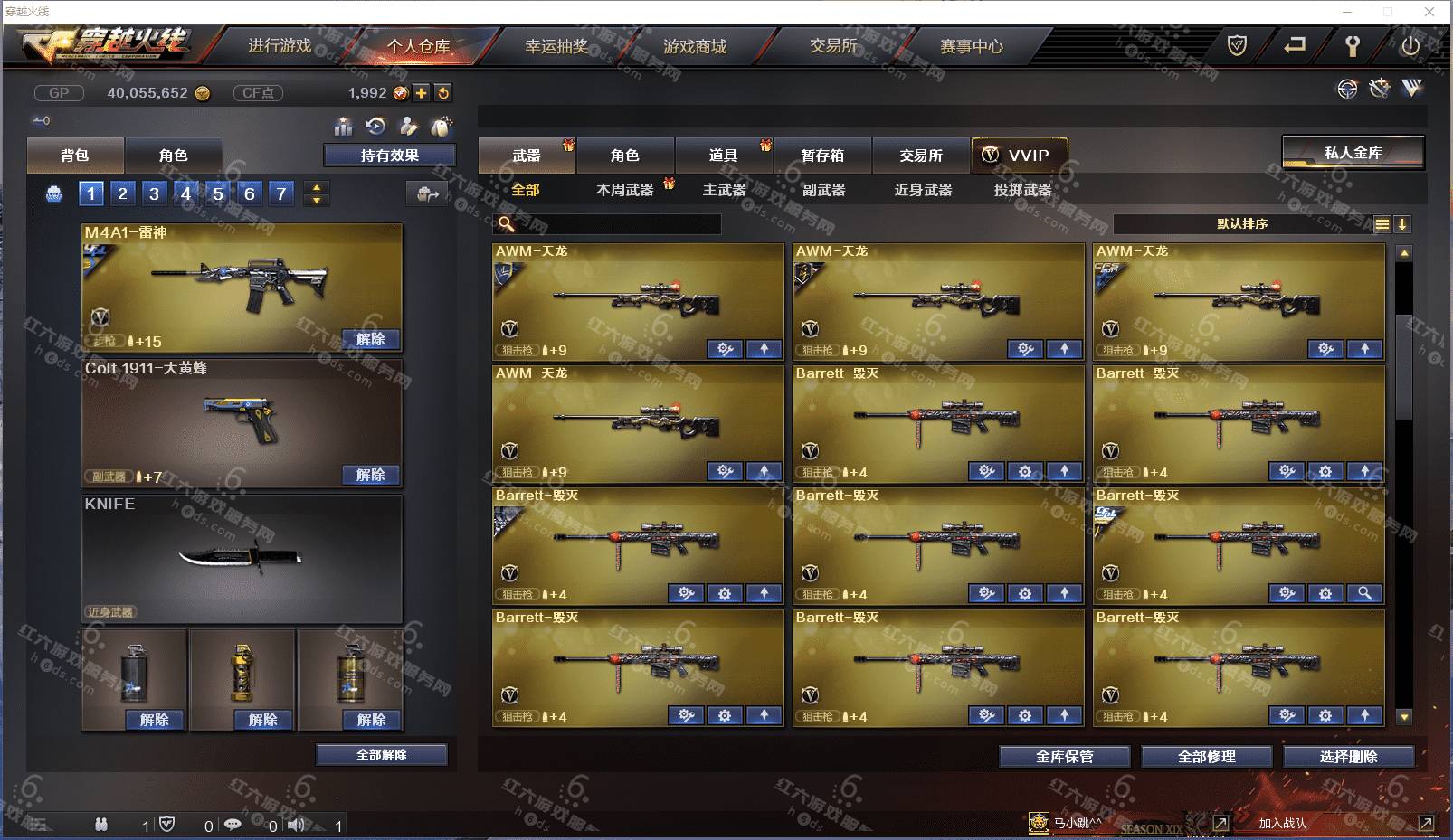Click the 全部解除 unequip-all button
Image resolution: width=1453 pixels, height=840 pixels.
(381, 754)
